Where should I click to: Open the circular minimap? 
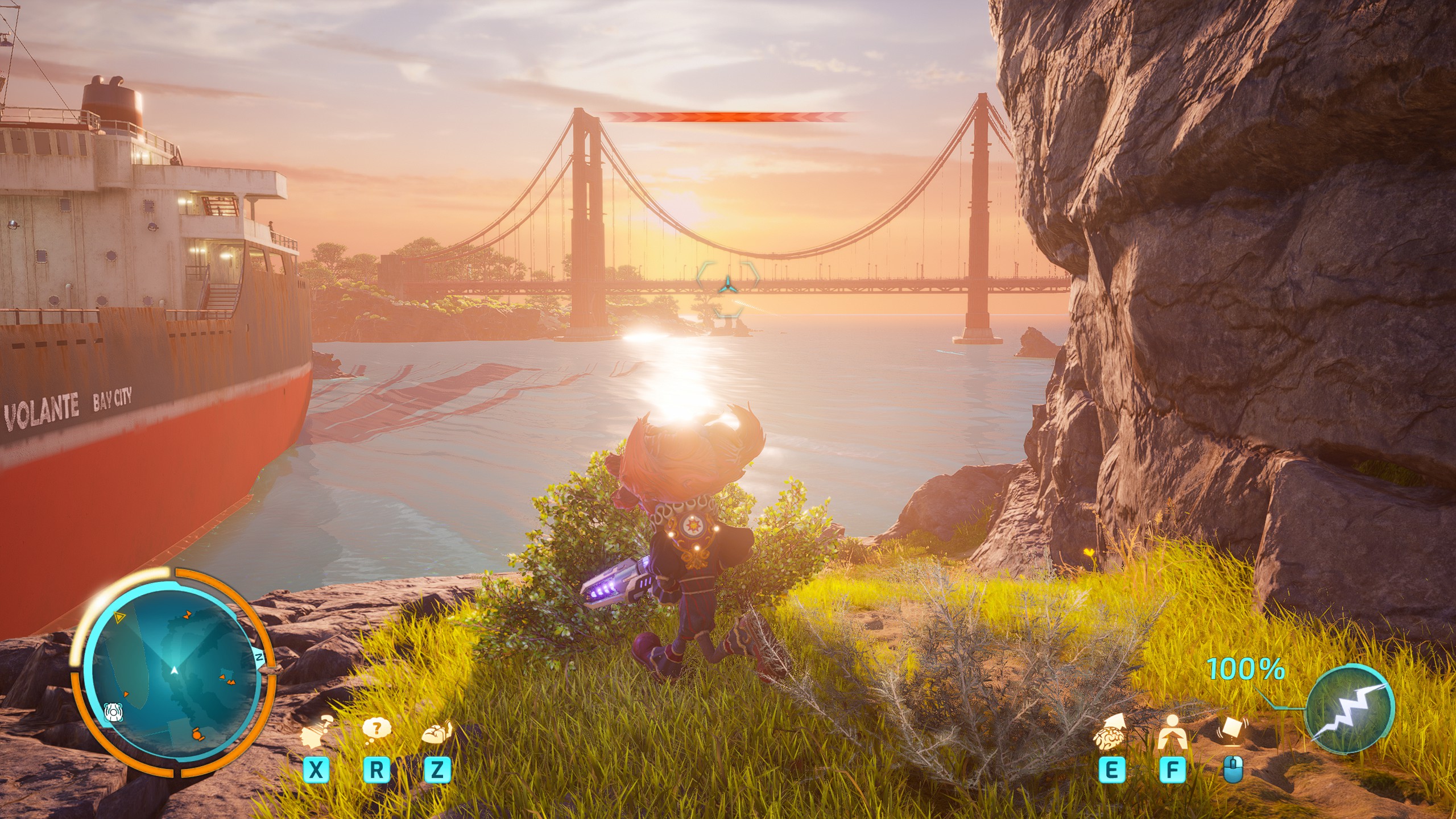173,673
